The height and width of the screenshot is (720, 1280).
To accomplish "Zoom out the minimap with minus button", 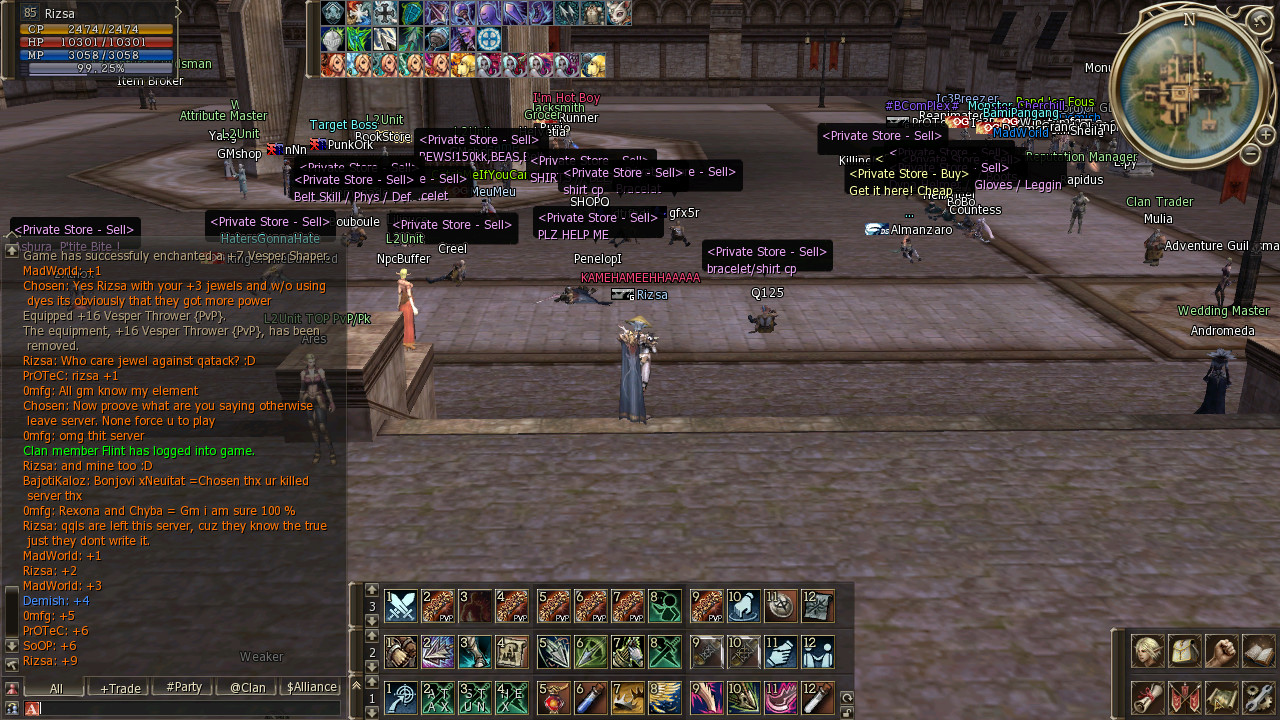I will coord(1250,154).
